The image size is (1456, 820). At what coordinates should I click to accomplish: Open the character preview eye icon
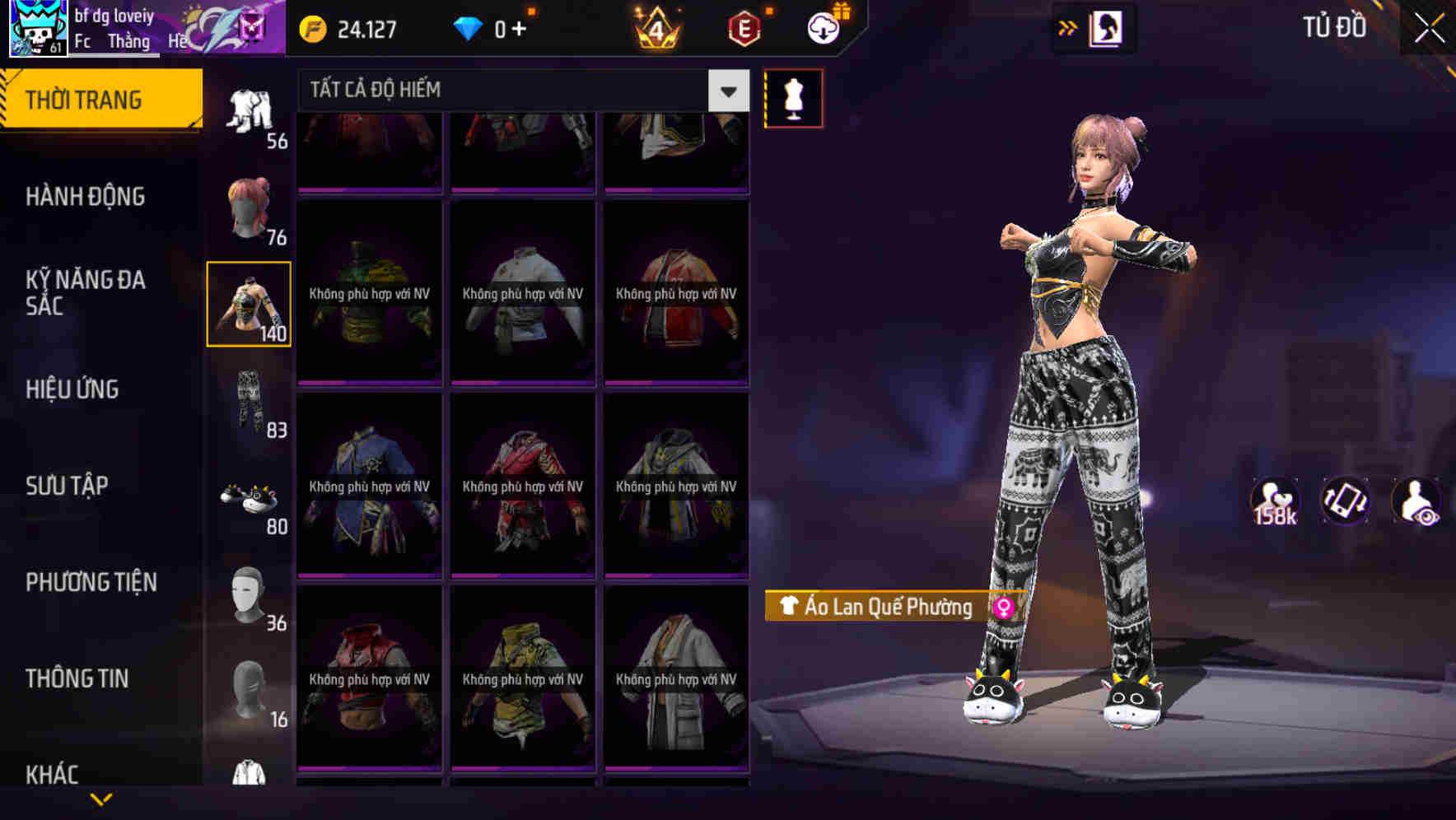point(1414,501)
